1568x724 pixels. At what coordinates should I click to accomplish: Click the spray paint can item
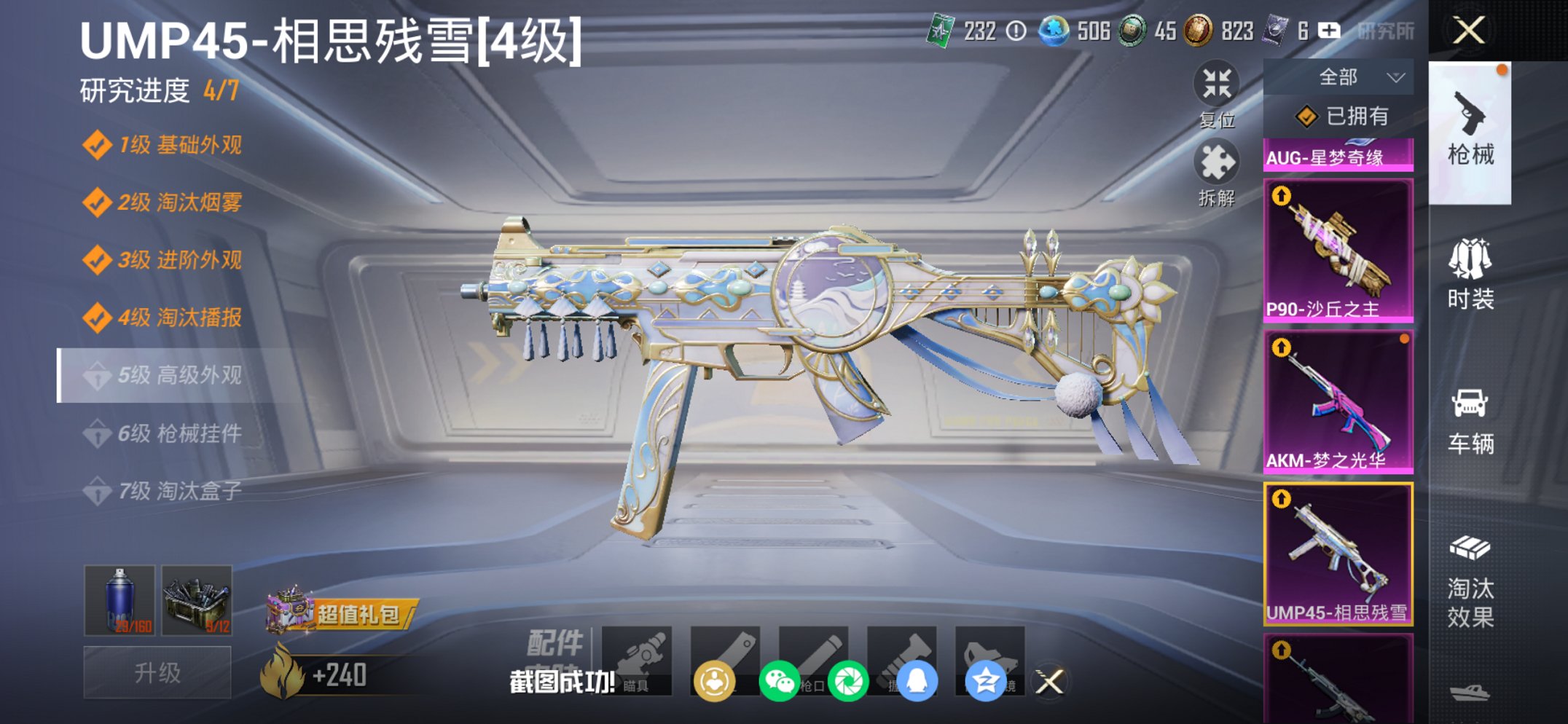click(x=119, y=597)
